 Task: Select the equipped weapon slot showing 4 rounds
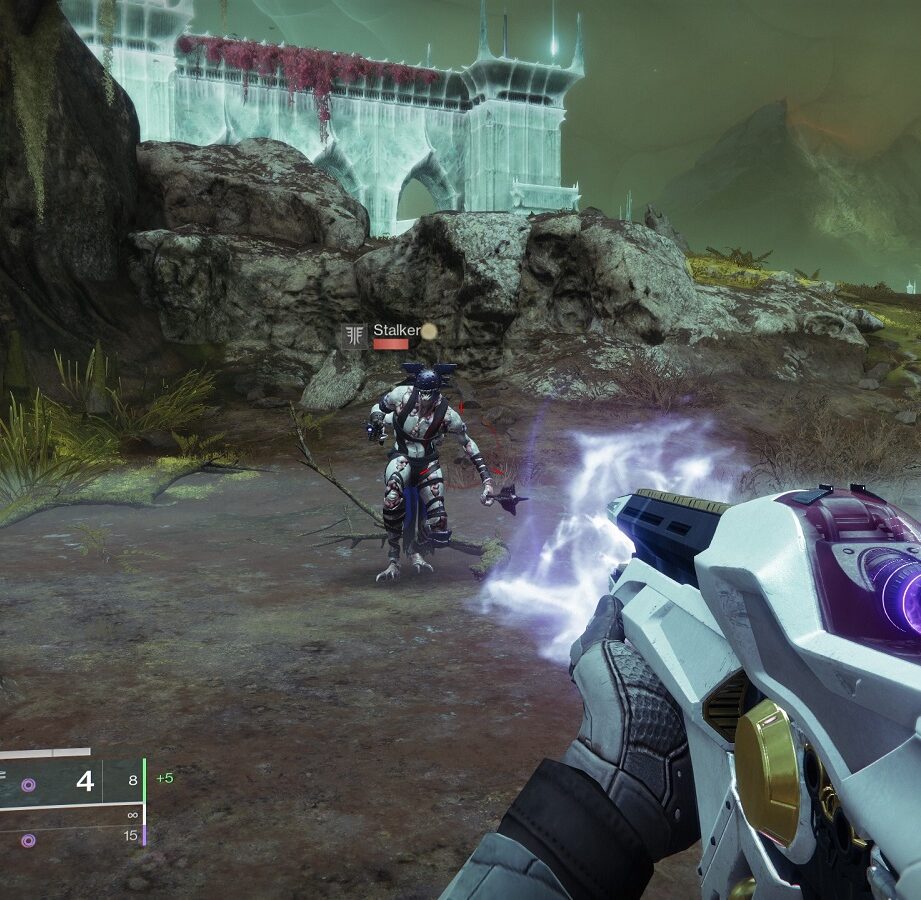(x=70, y=782)
